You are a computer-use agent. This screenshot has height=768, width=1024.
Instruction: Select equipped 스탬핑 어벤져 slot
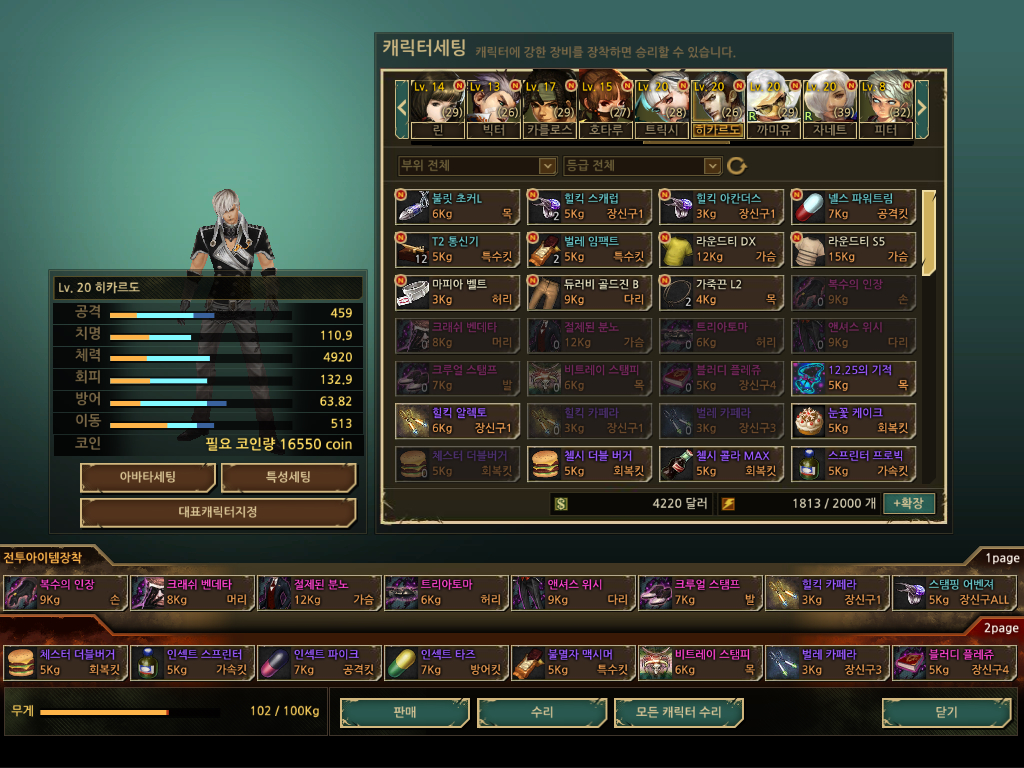tap(954, 592)
